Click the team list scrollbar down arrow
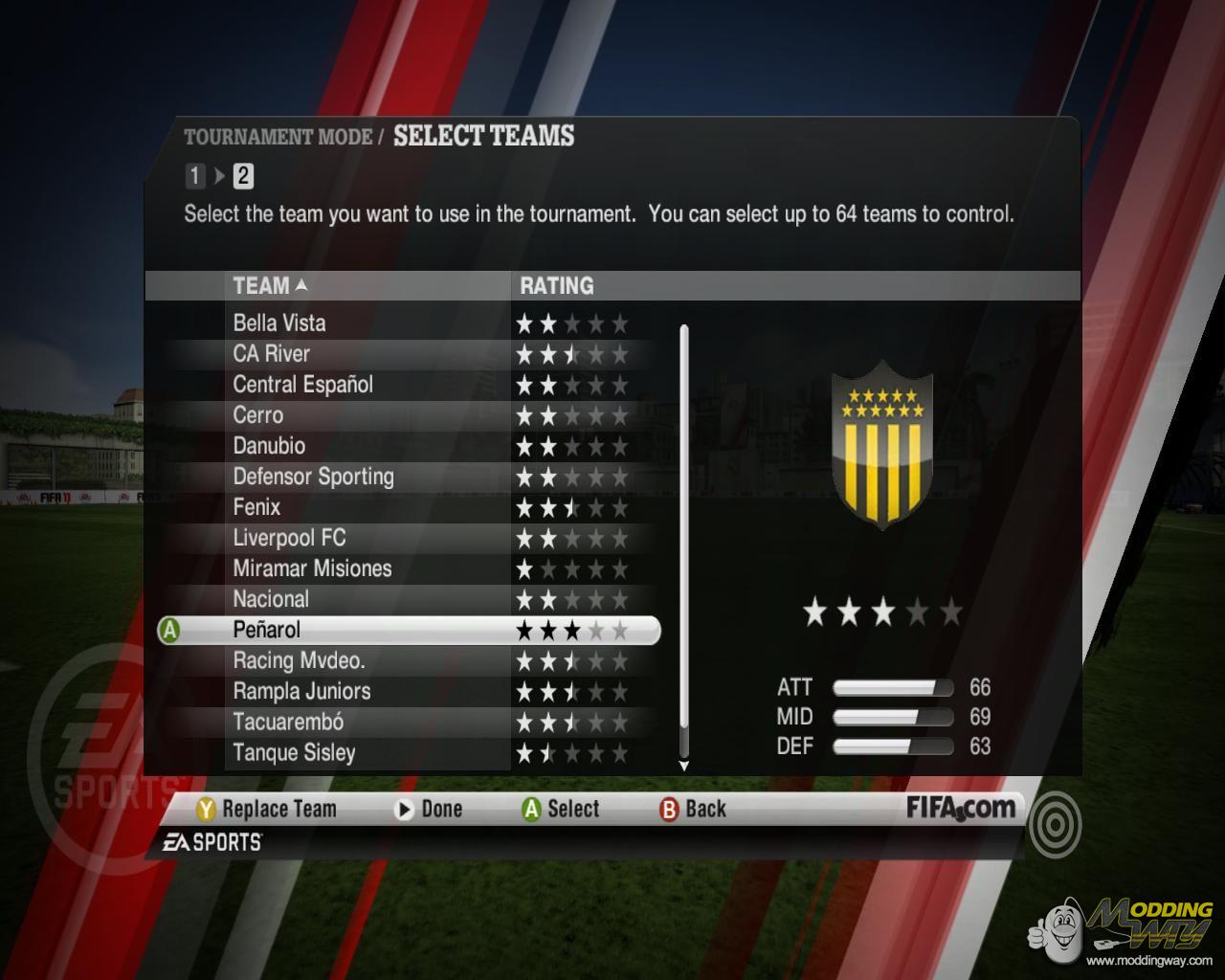This screenshot has width=1225, height=980. point(683,766)
